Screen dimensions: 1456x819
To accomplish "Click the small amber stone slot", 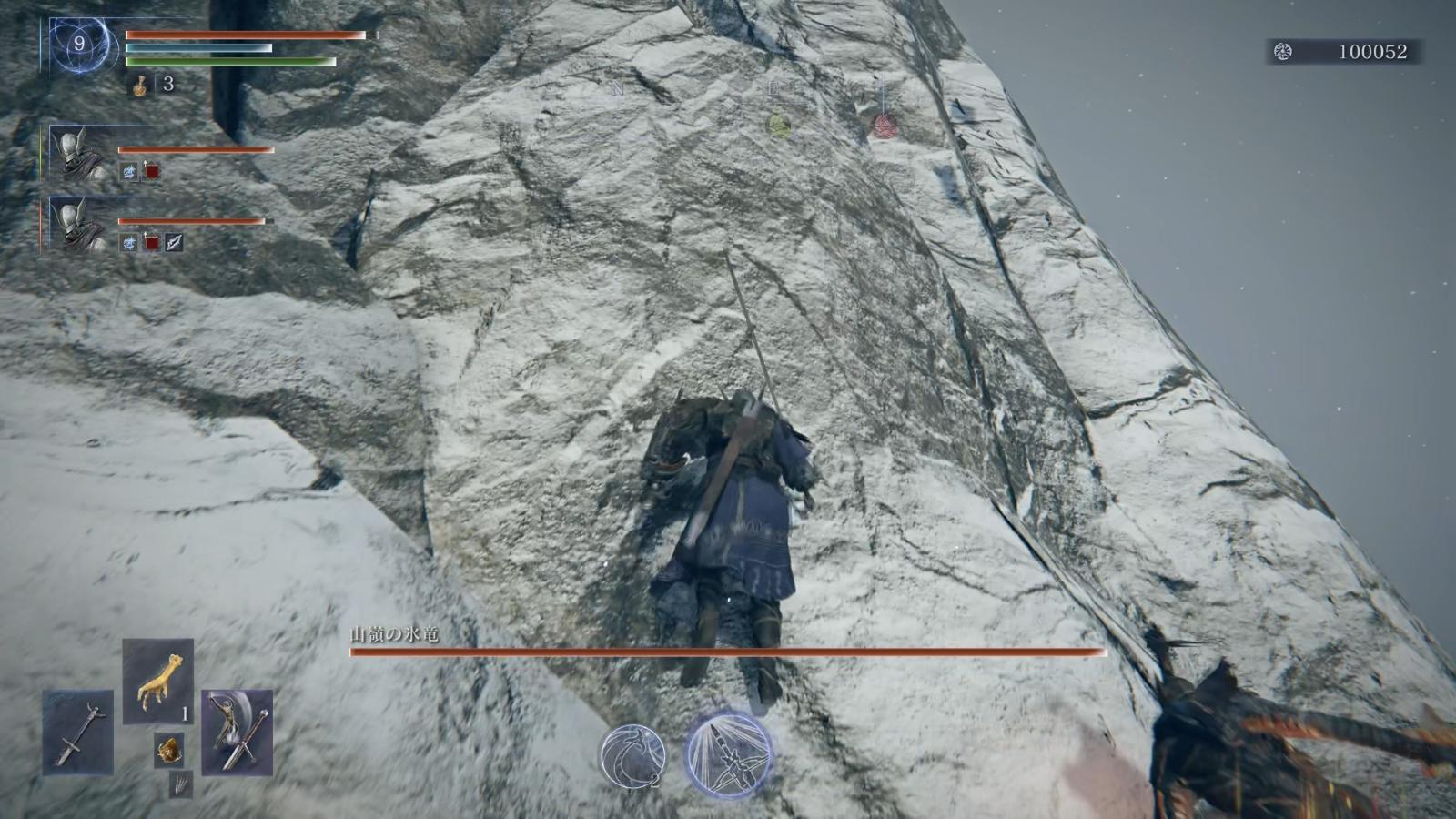I will tap(168, 750).
